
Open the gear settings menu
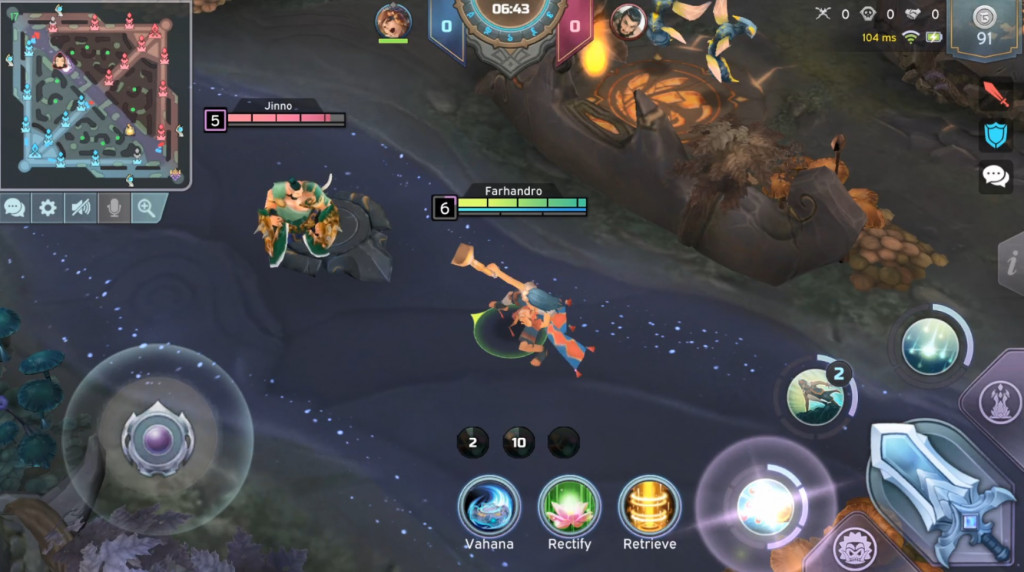[47, 208]
